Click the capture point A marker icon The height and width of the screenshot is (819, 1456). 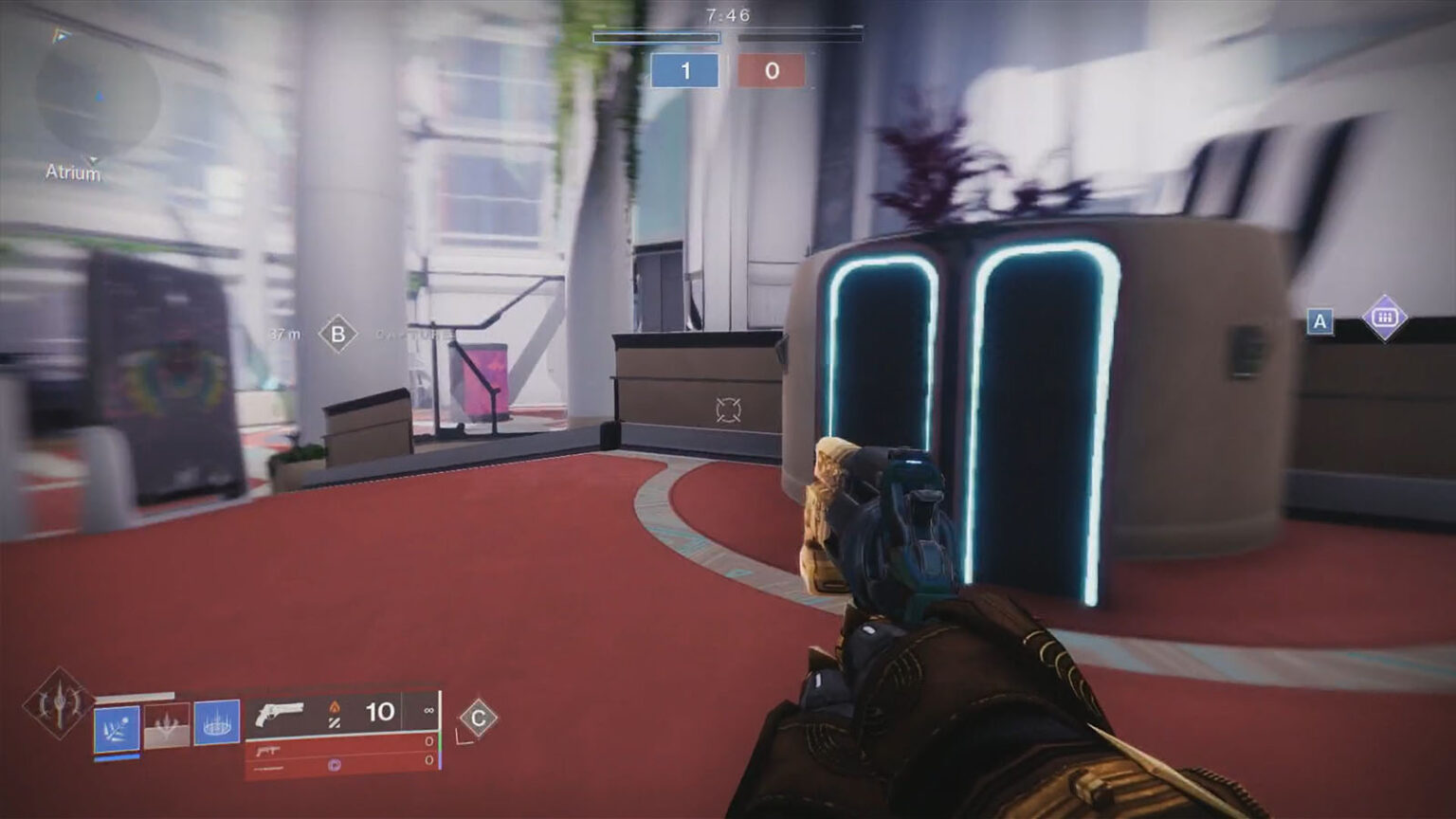point(1319,322)
